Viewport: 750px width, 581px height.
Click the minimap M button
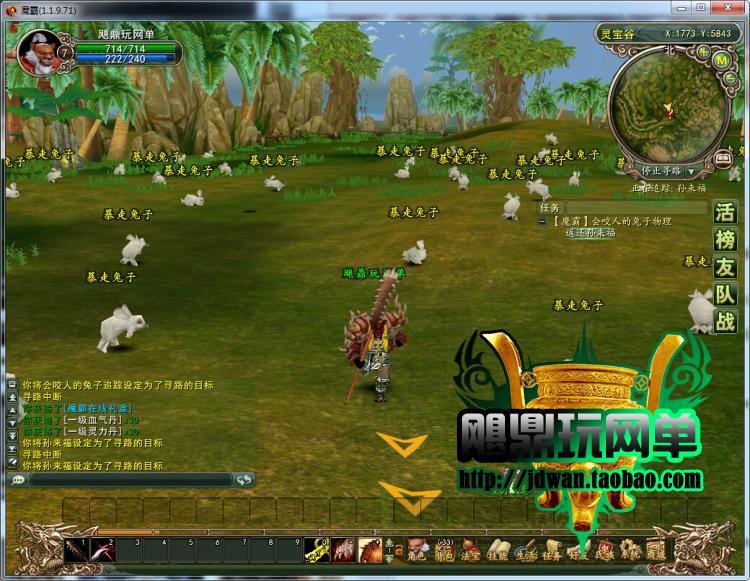pos(720,59)
